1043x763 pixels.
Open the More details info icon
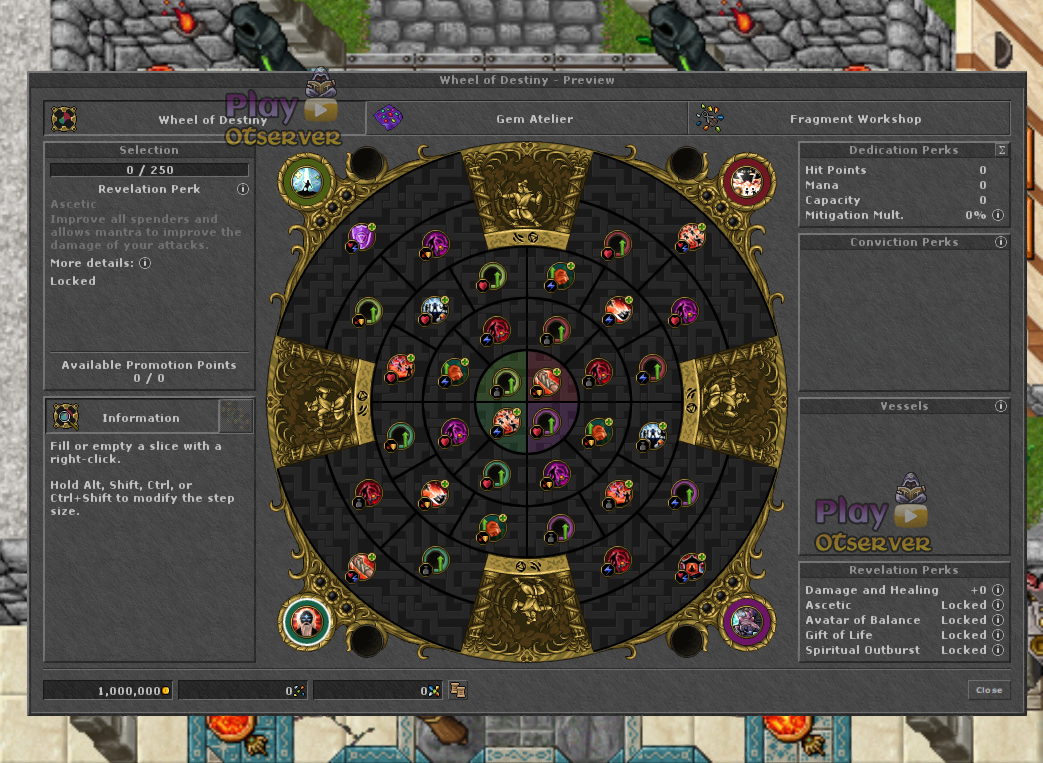145,263
